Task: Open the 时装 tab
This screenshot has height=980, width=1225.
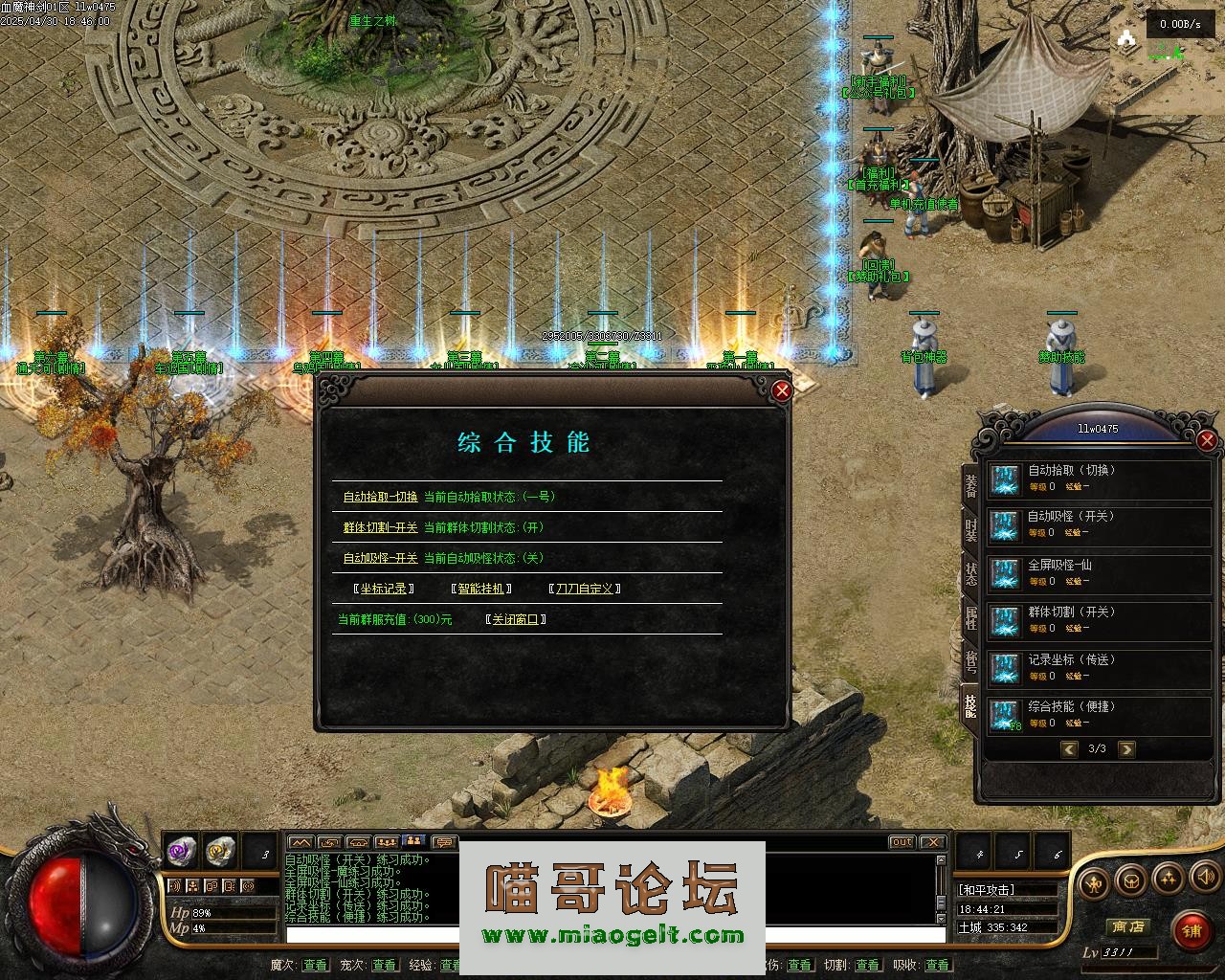Action: click(970, 530)
